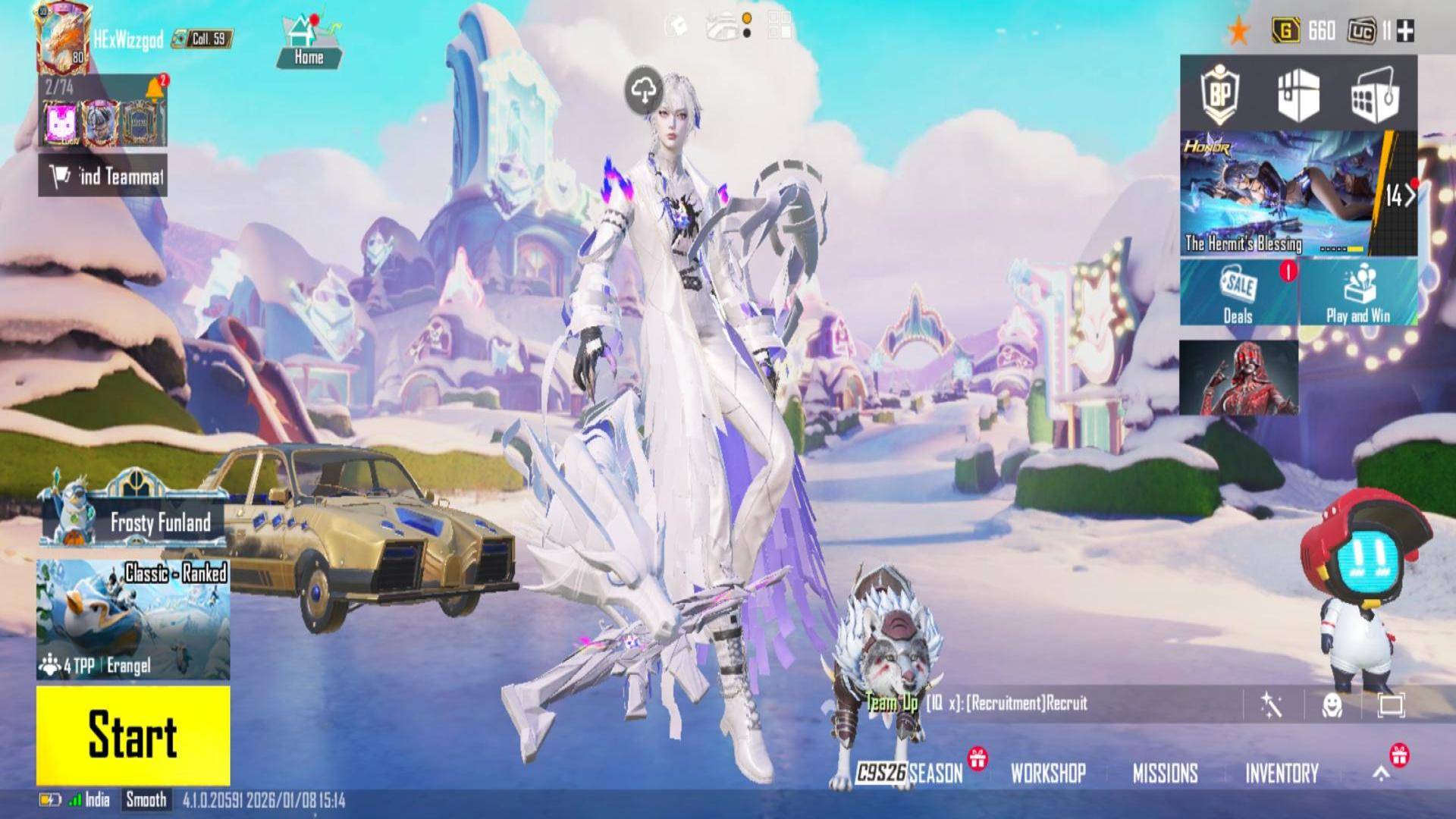Go to Home from top bar
Screen dimensions: 1456x819
pos(309,42)
